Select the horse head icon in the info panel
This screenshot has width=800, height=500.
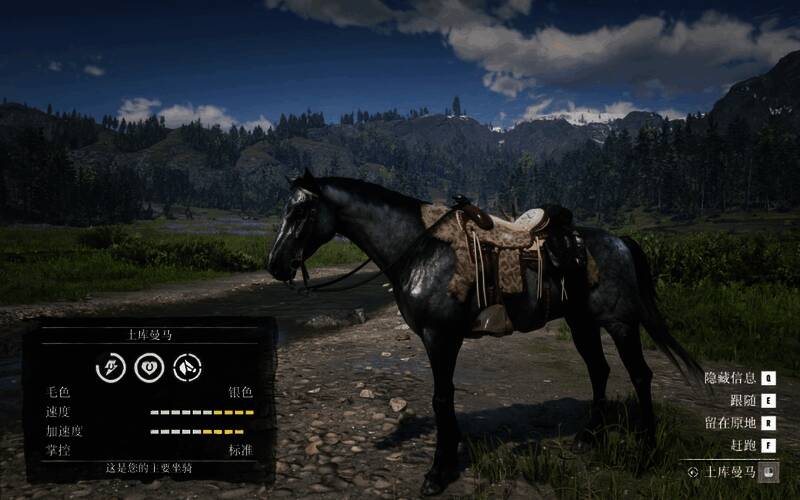tap(187, 367)
